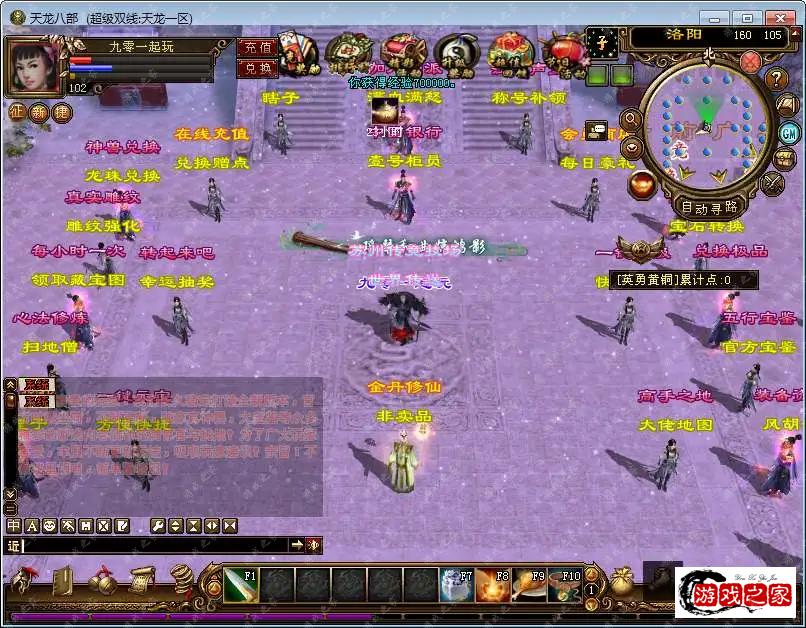
Task: Open the 兑换 exchange button
Action: pos(257,68)
